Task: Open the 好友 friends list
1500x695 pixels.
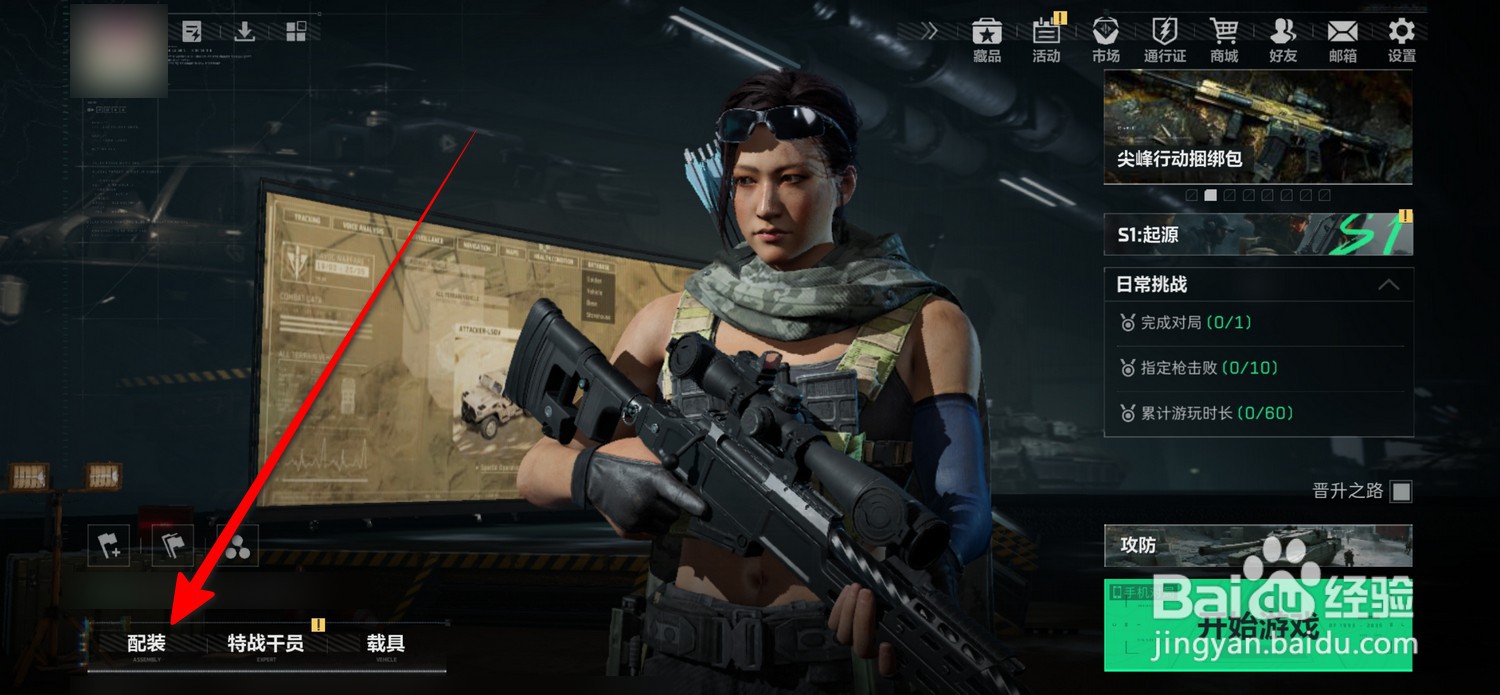Action: (1283, 40)
